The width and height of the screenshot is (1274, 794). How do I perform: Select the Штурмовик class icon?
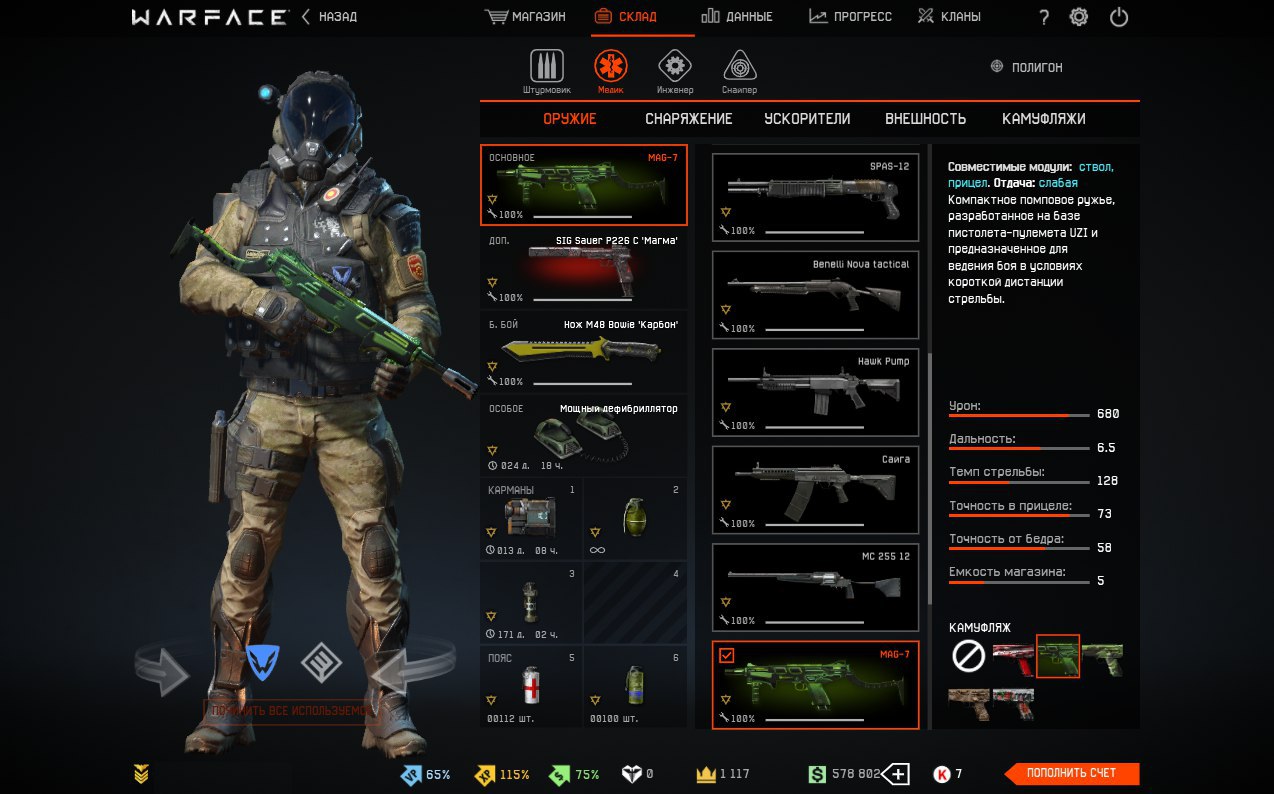546,68
